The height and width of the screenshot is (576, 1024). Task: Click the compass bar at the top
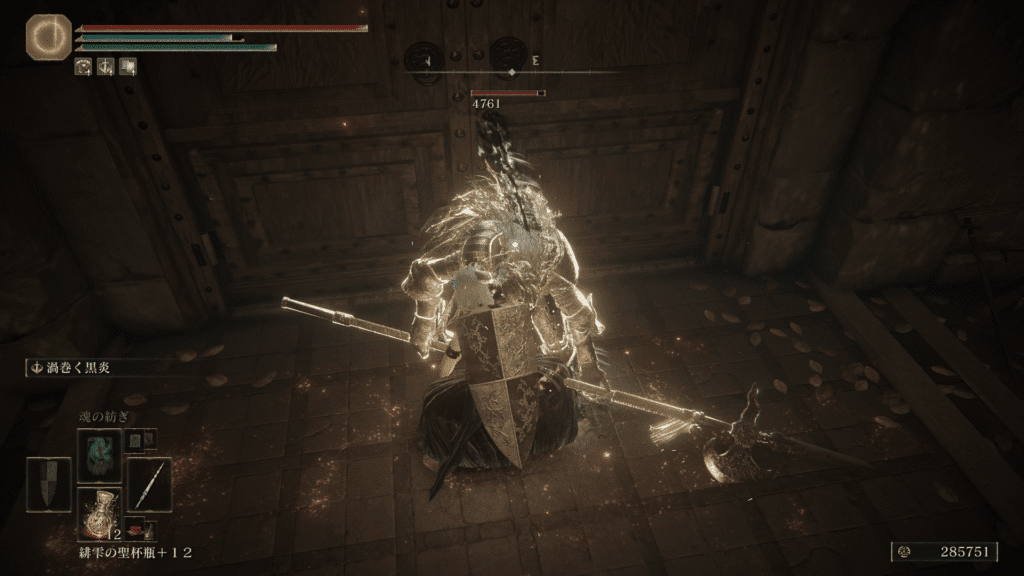pos(511,72)
